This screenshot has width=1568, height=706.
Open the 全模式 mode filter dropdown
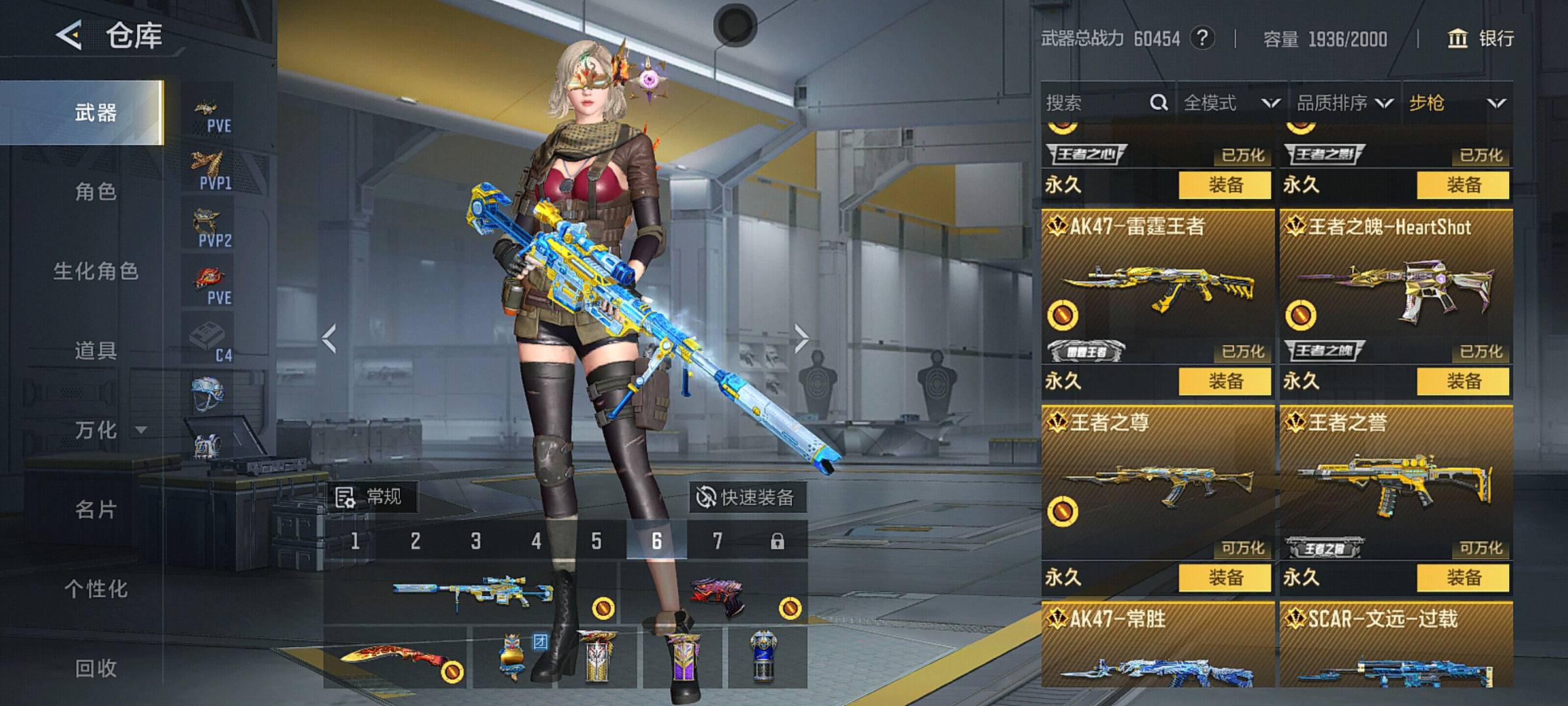(1231, 103)
